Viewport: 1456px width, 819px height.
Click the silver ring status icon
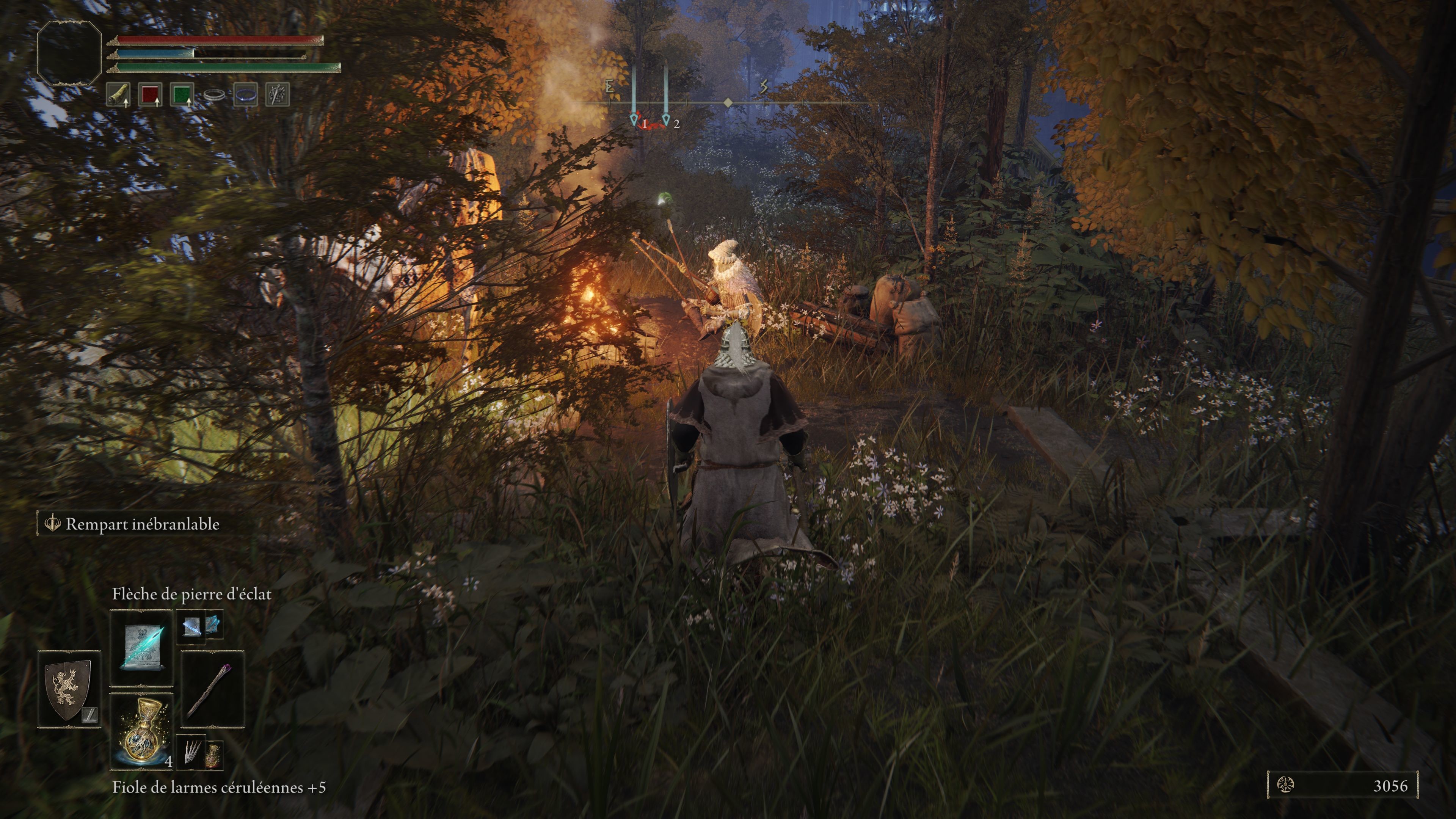(213, 94)
